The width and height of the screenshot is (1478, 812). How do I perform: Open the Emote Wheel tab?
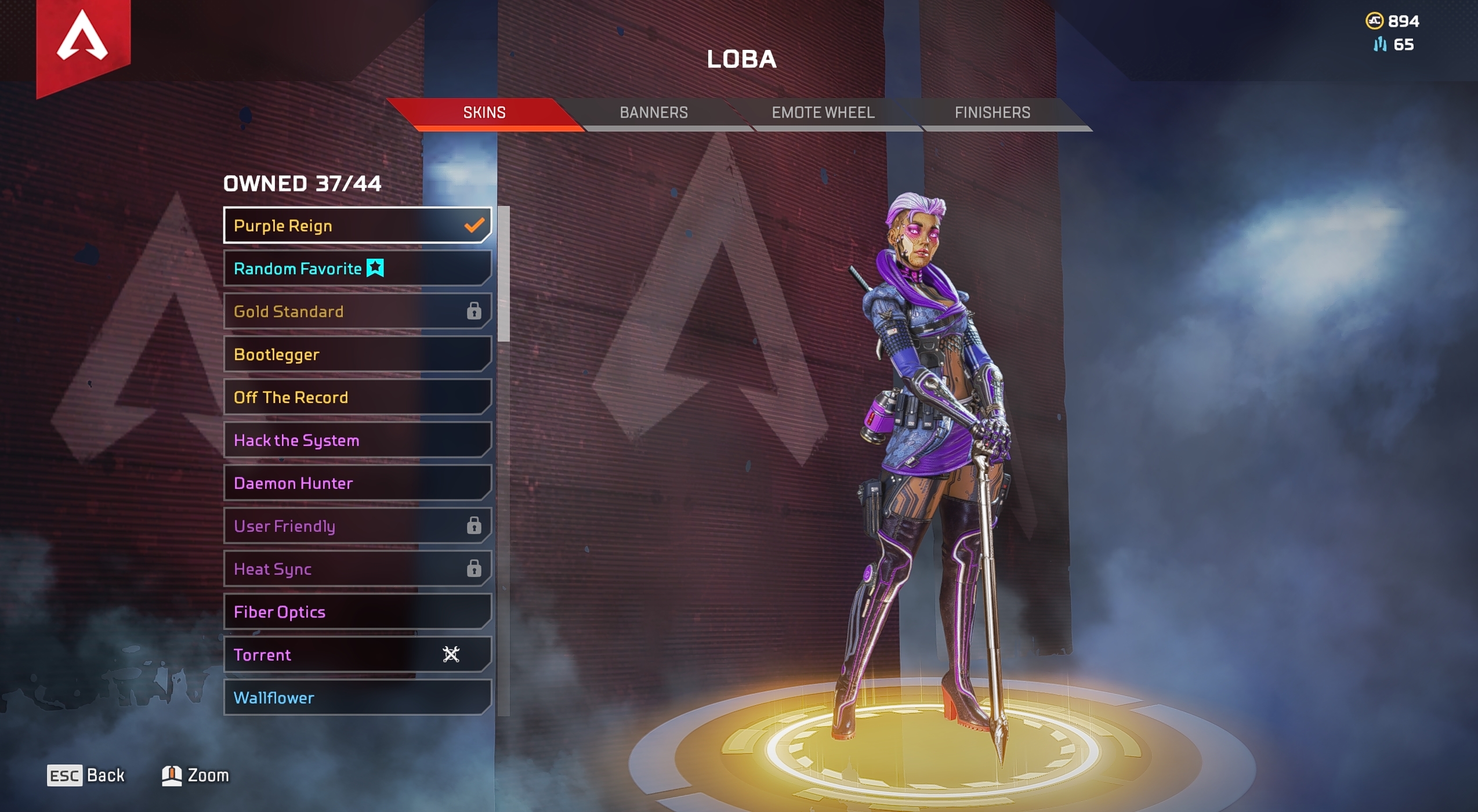tap(823, 113)
